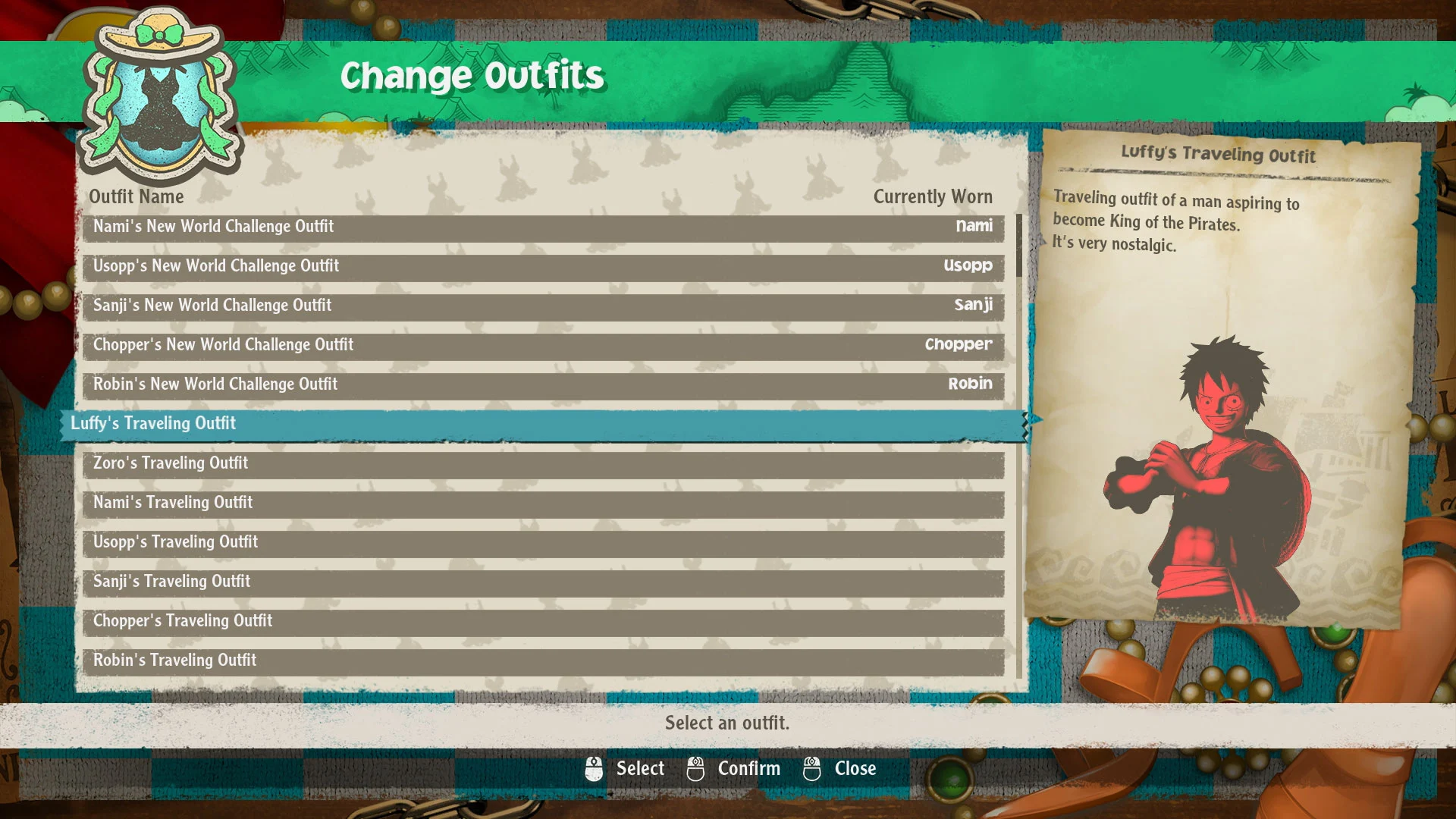Pick Usopp's Traveling Outfit

[543, 543]
